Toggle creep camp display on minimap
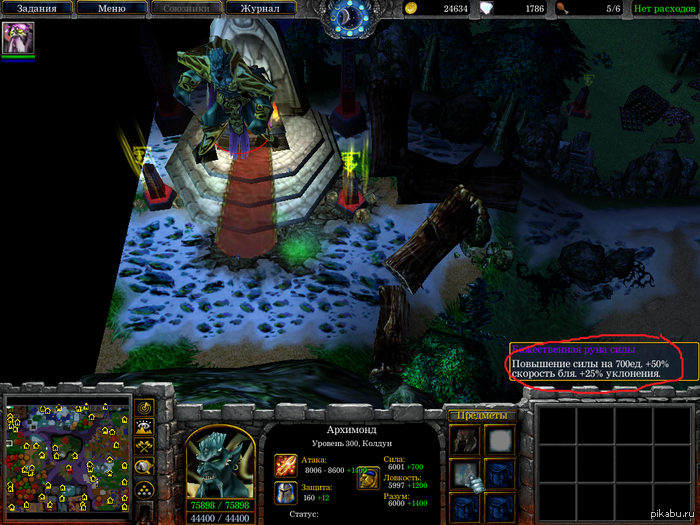Viewport: 700px width, 525px height. (145, 467)
